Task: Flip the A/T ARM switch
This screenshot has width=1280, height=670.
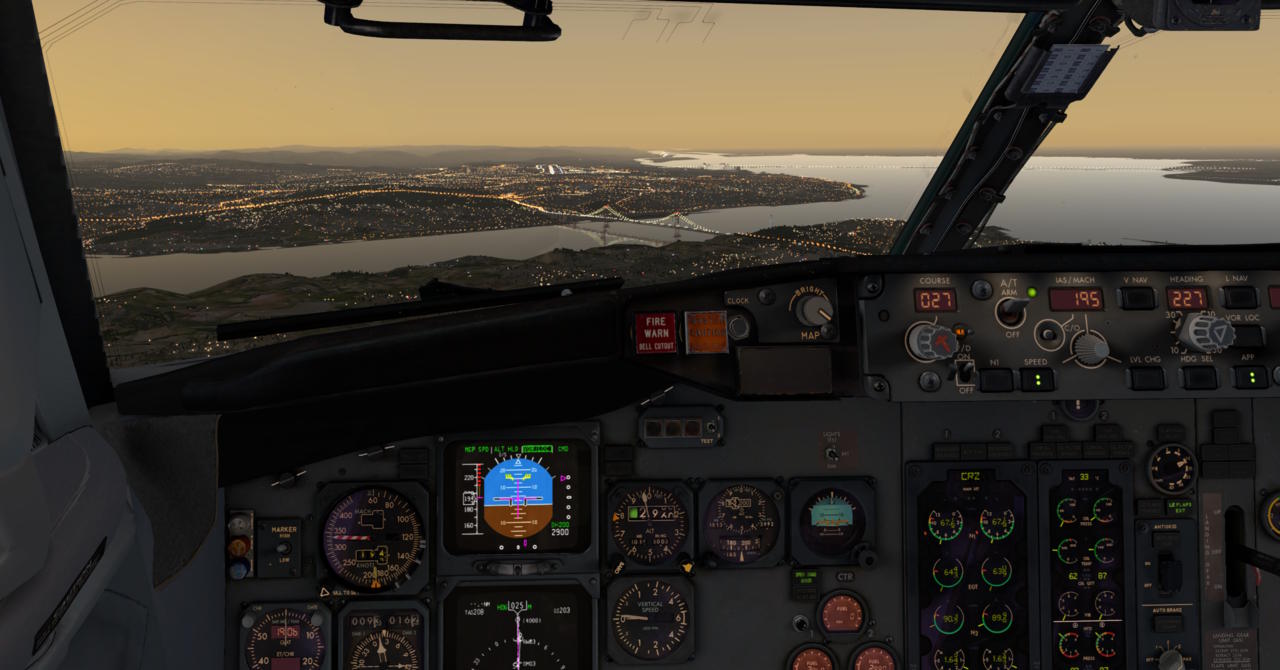Action: pos(1013,311)
